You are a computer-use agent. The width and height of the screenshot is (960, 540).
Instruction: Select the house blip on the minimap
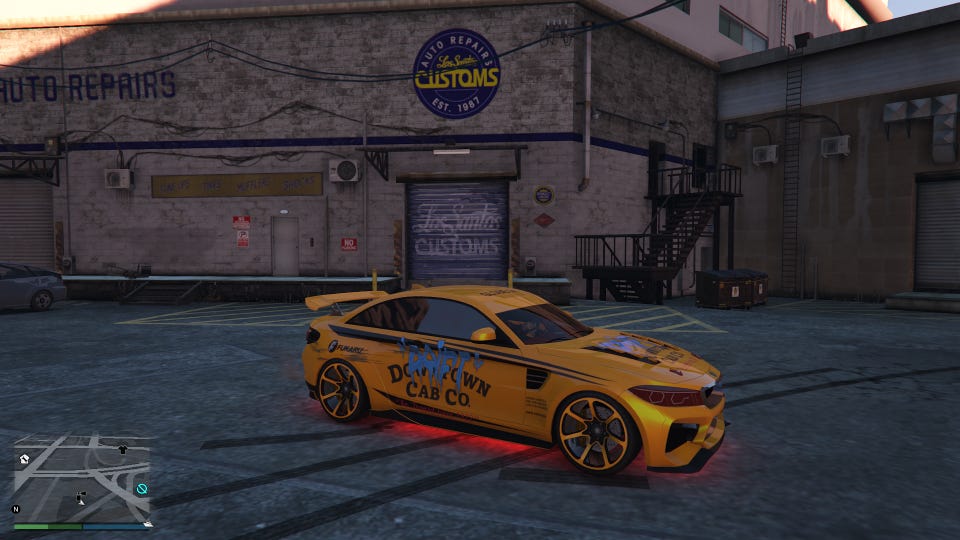25,459
